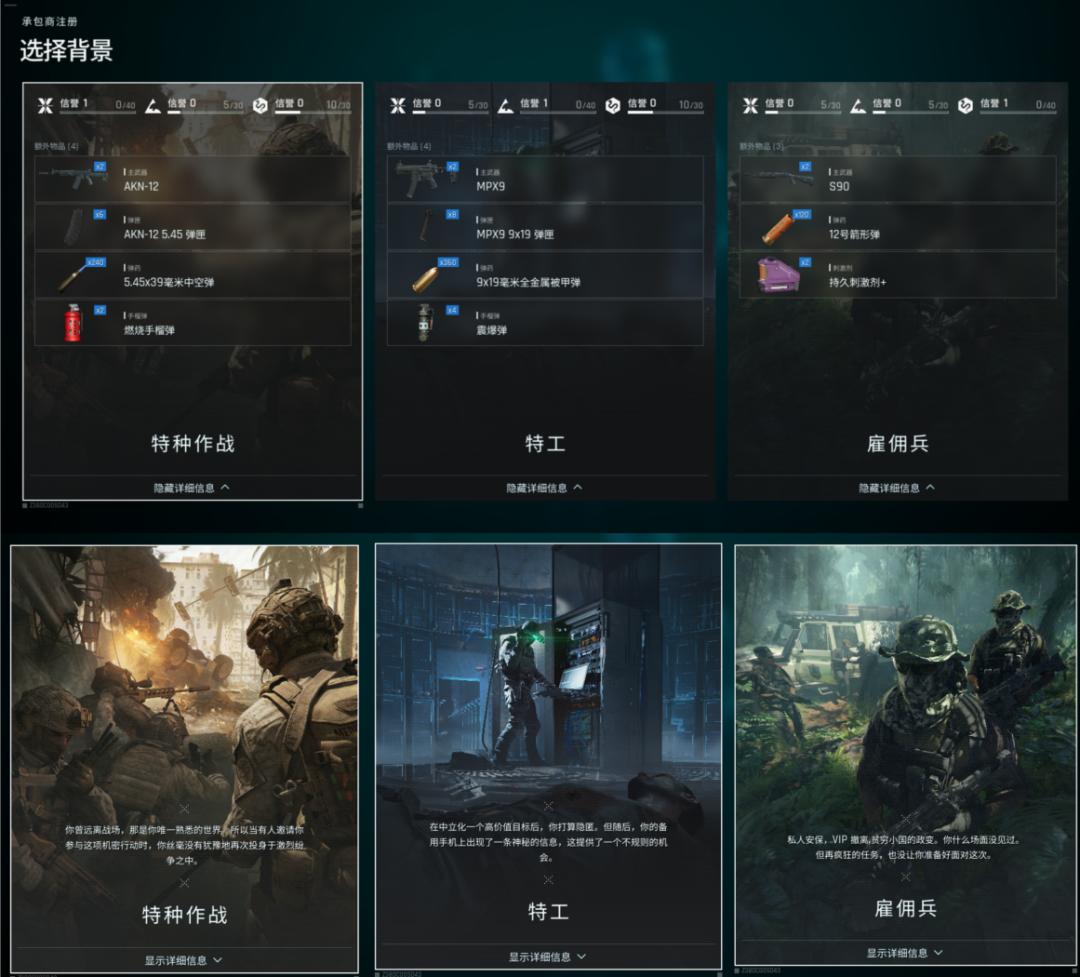Screen dimensions: 1080x977
Task: Choose the 5.45x39毫米中空弹 ammo row
Action: point(193,275)
